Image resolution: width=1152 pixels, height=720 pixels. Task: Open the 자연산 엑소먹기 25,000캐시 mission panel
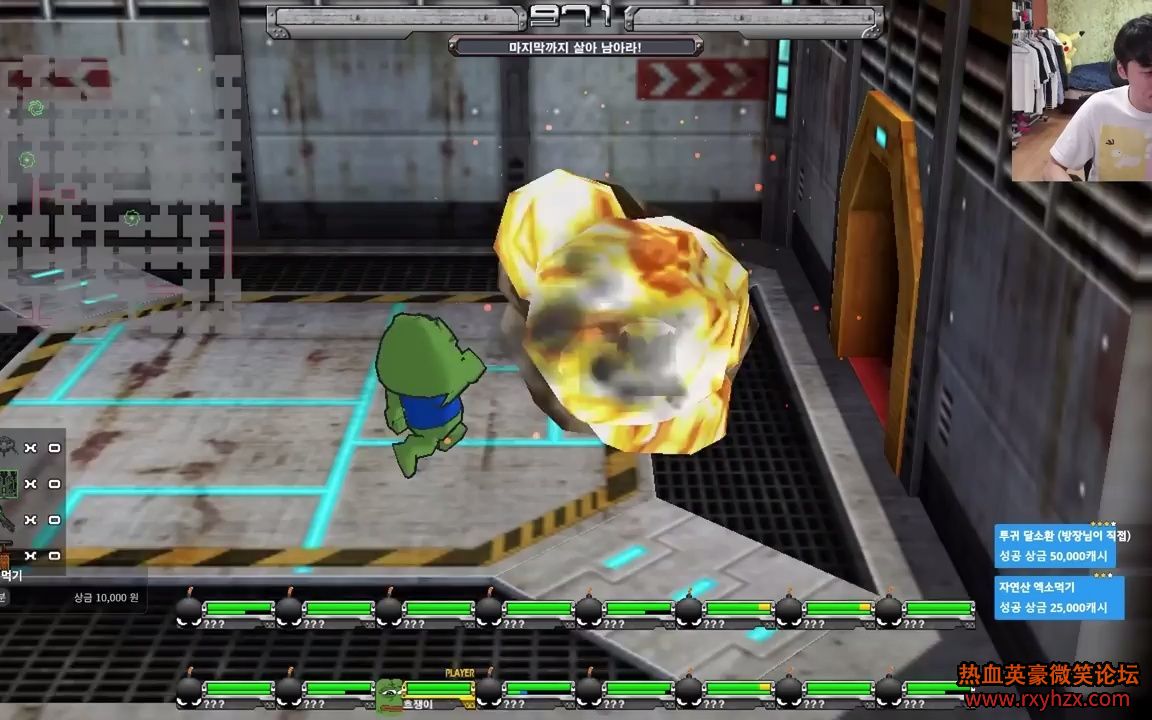pyautogui.click(x=1058, y=598)
